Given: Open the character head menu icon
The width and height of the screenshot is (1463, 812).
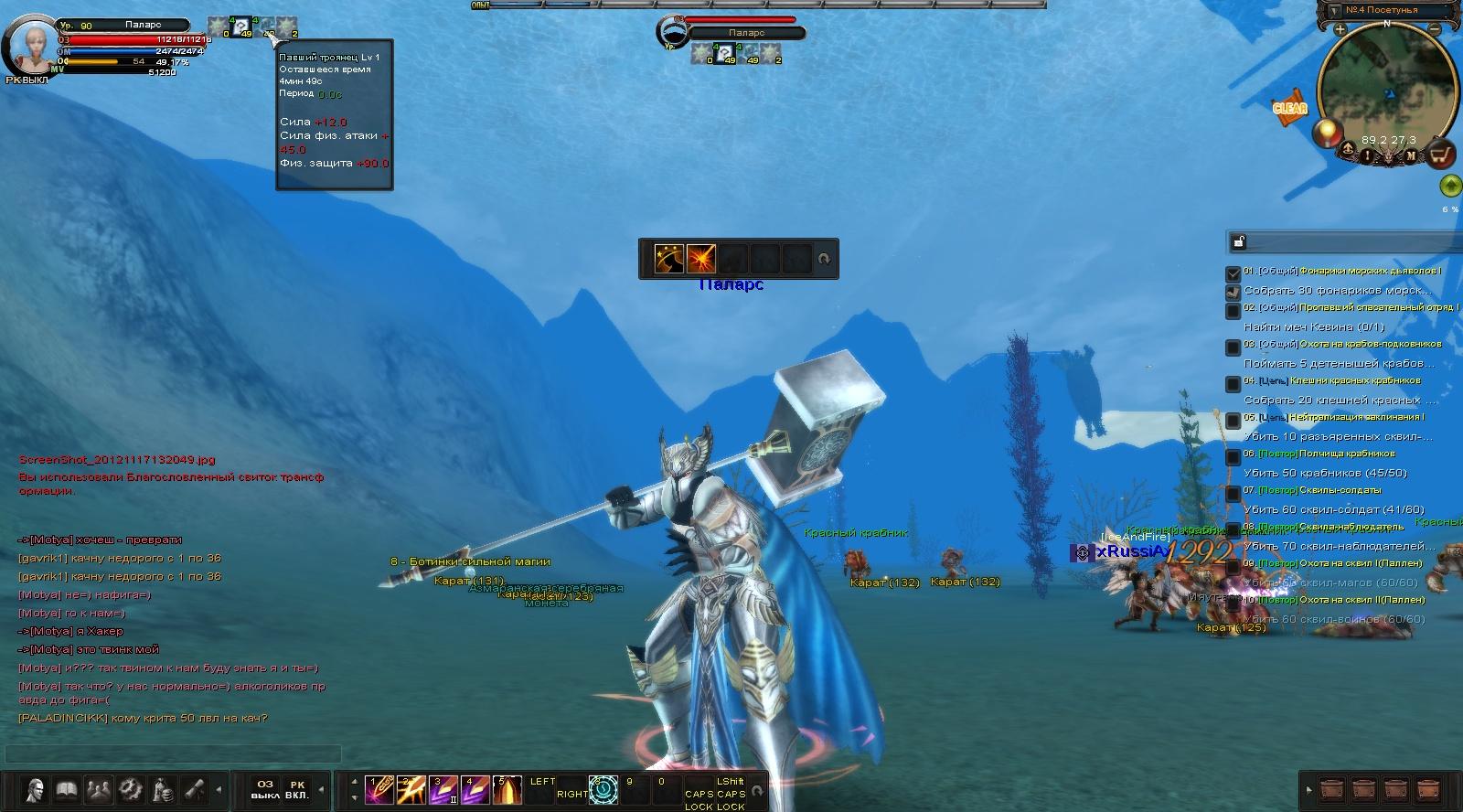Looking at the screenshot, I should (x=36, y=788).
